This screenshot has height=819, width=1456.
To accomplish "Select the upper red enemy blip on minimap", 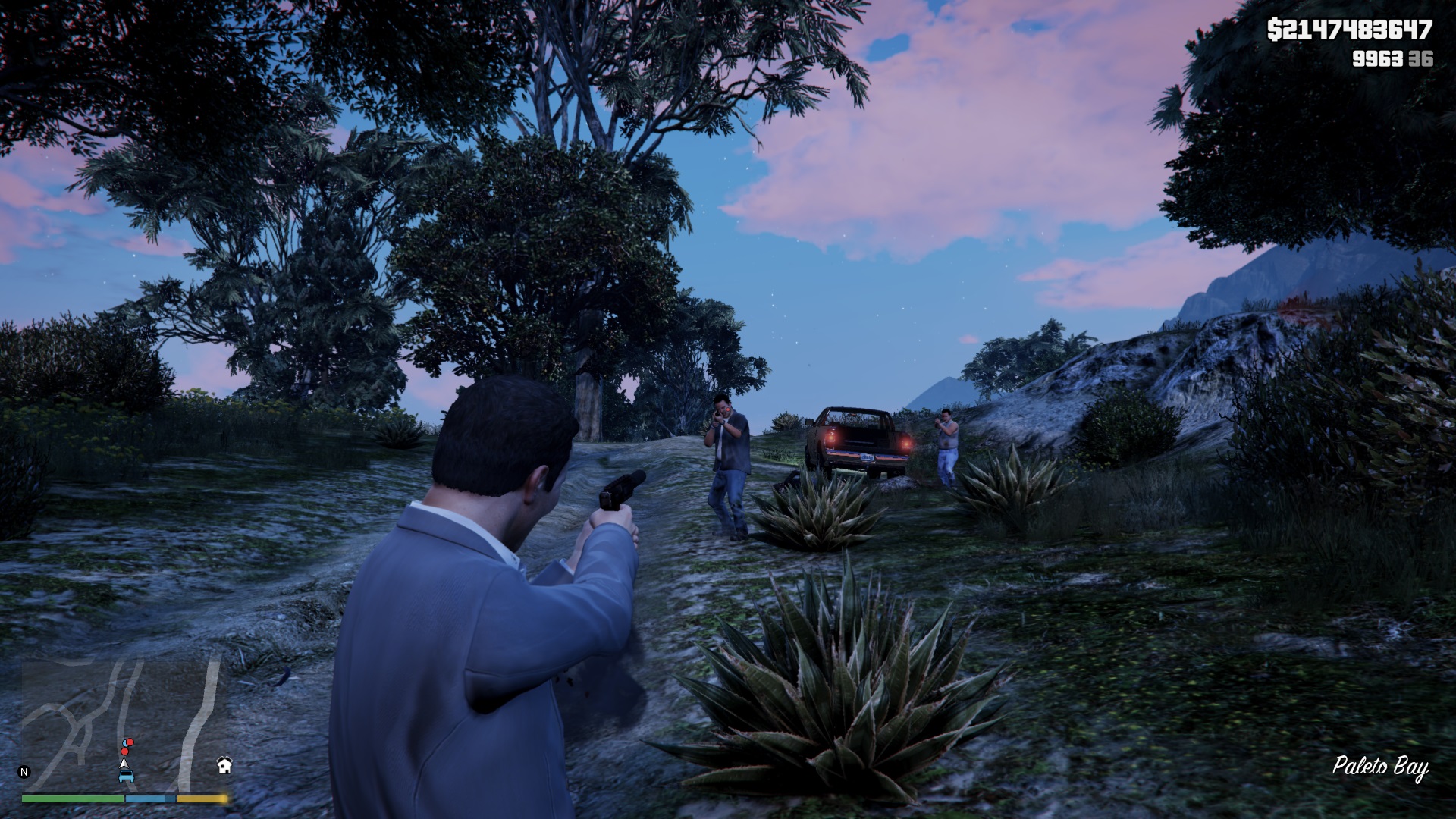I will [130, 742].
